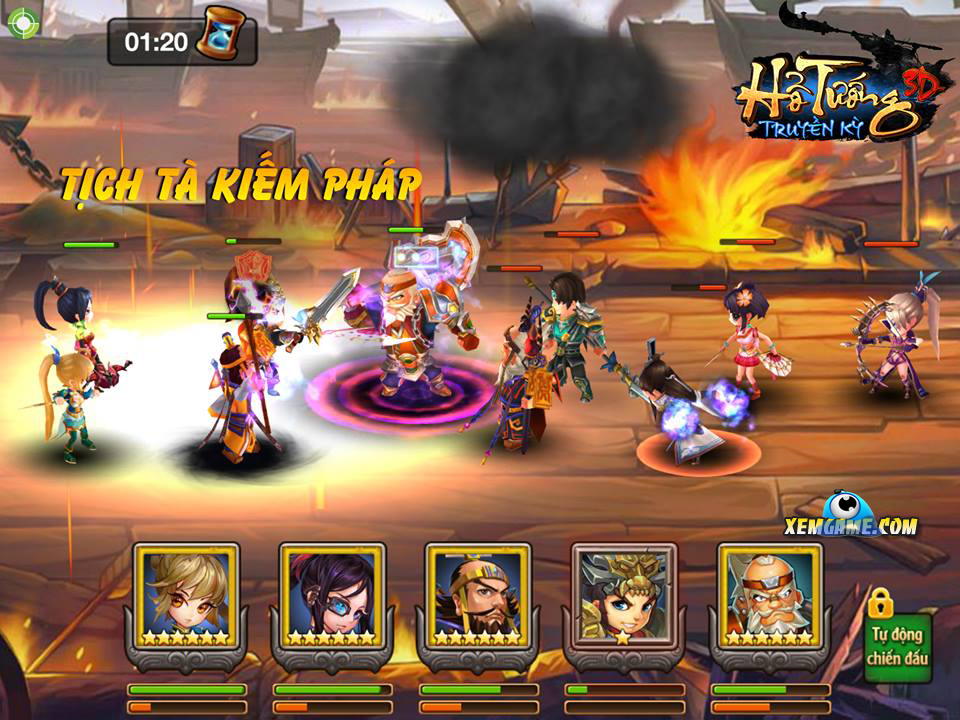Choose the bearded general hero portrait
The image size is (960, 720).
coord(478,597)
